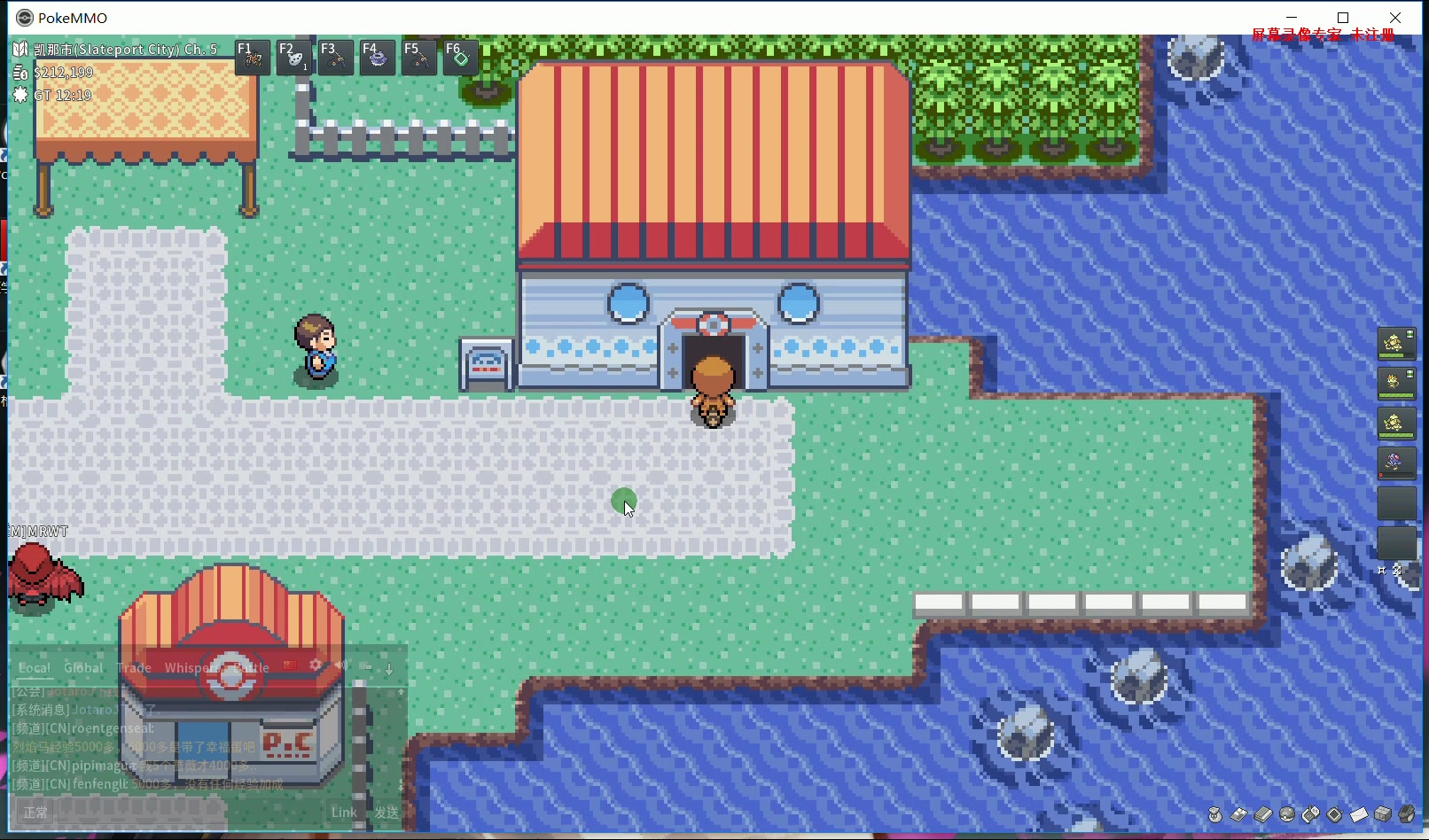Collapse the chat window with minimize icon
The height and width of the screenshot is (840, 1429).
click(x=367, y=666)
